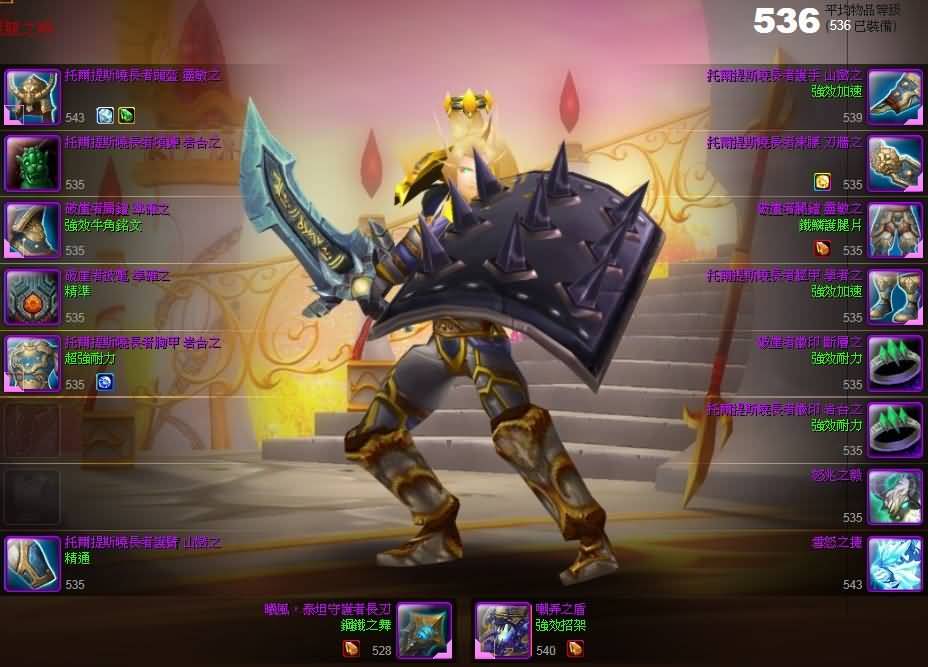The width and height of the screenshot is (928, 667).
Task: Select the leg armor item icon
Action: [894, 230]
